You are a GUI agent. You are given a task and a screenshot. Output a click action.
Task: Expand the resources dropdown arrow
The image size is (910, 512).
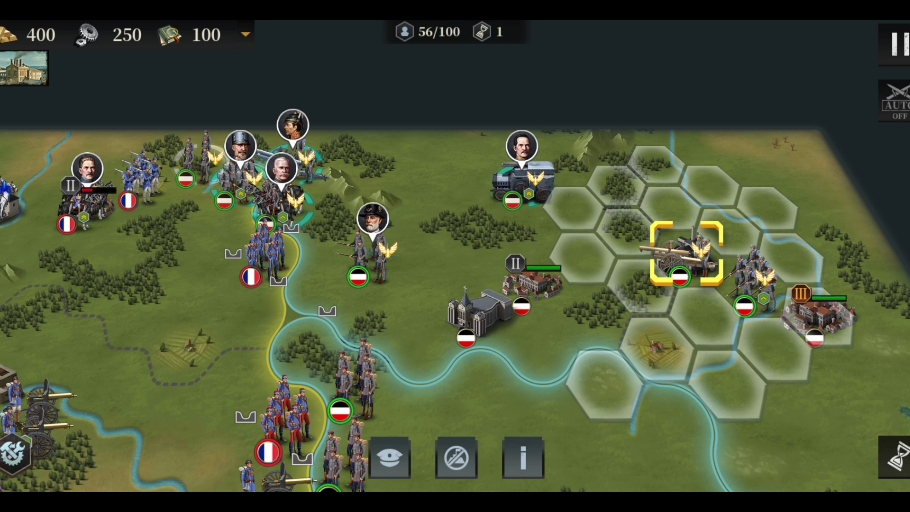pyautogui.click(x=245, y=35)
